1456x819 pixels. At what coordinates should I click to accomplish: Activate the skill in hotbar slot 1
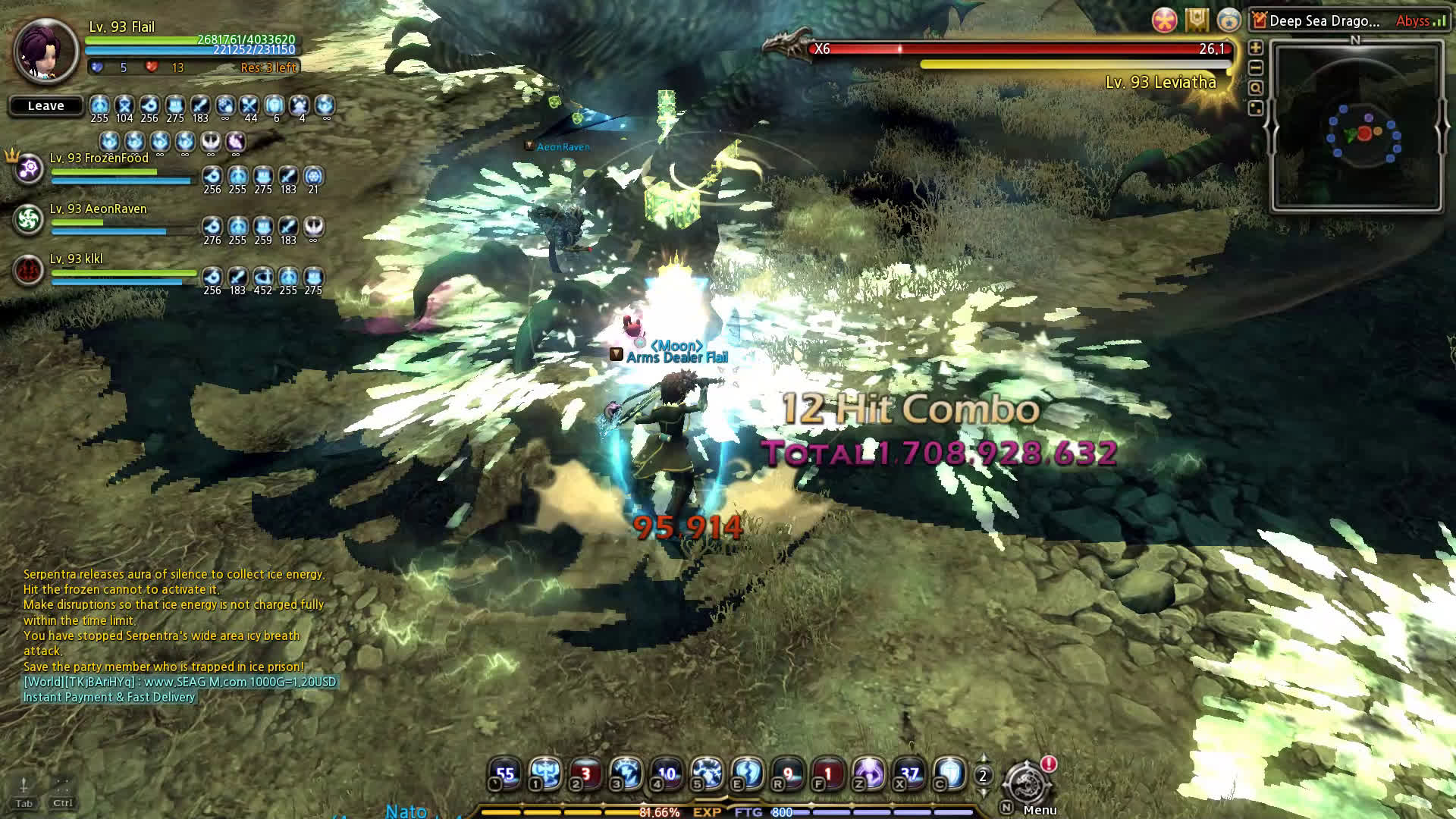[545, 773]
